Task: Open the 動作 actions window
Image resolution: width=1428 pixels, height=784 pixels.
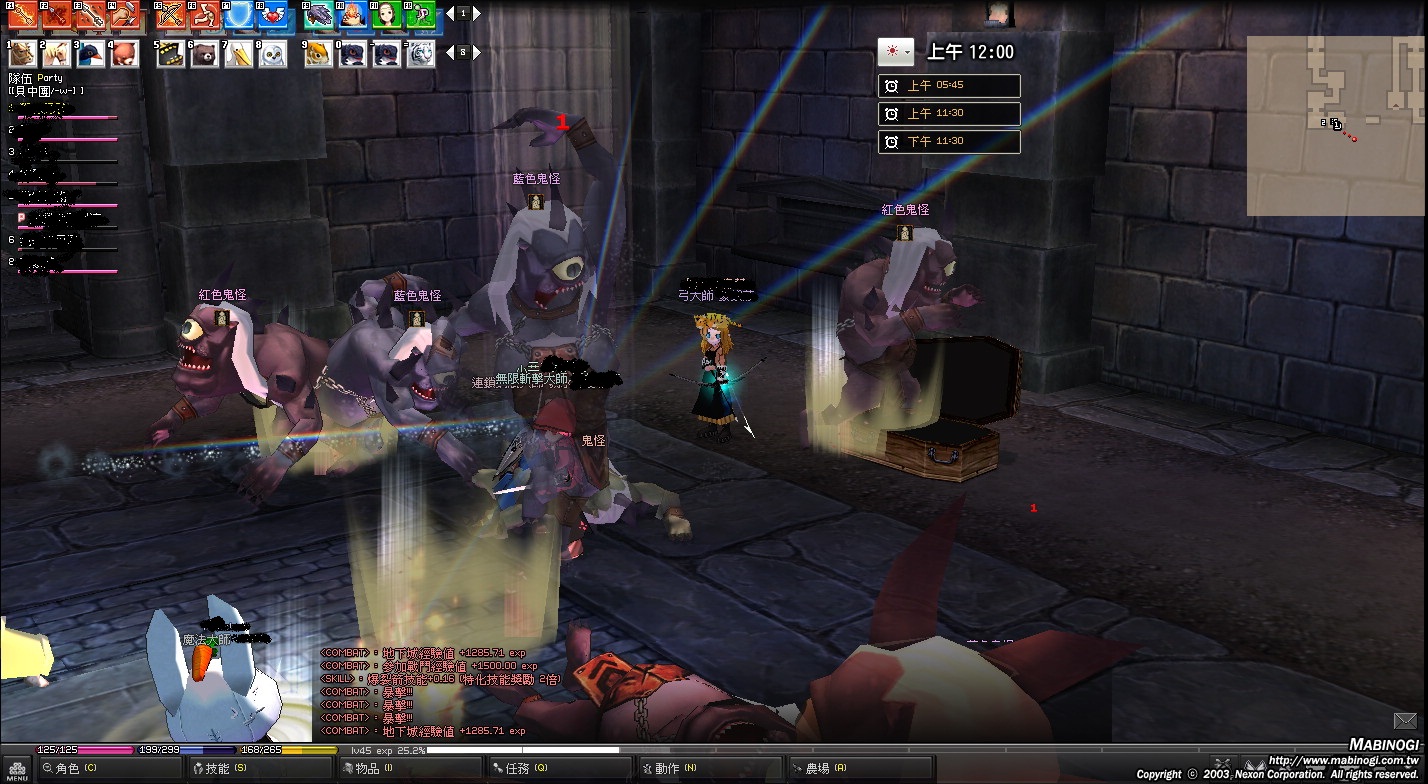Action: pyautogui.click(x=667, y=768)
